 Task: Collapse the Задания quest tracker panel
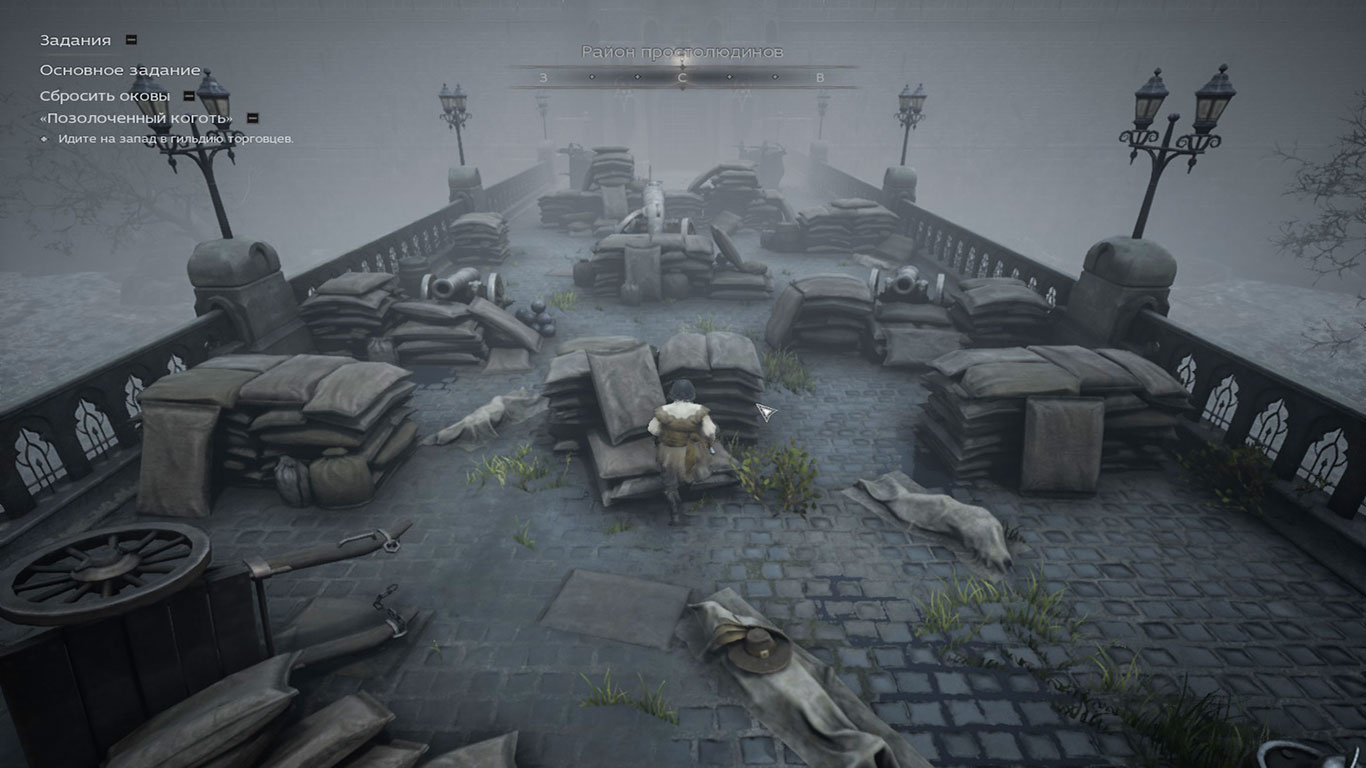click(131, 40)
